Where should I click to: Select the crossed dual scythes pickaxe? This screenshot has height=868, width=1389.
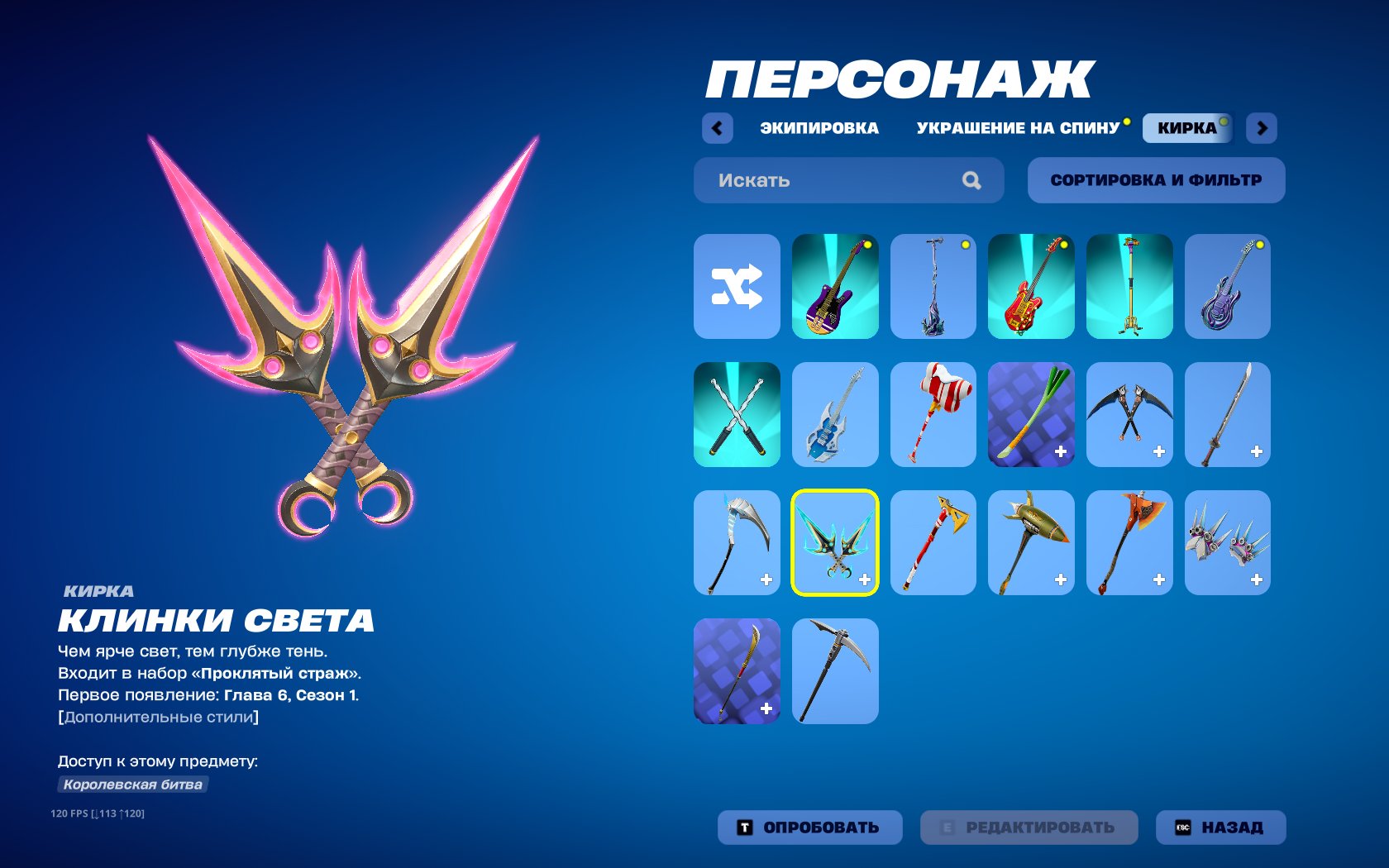[x=1129, y=413]
